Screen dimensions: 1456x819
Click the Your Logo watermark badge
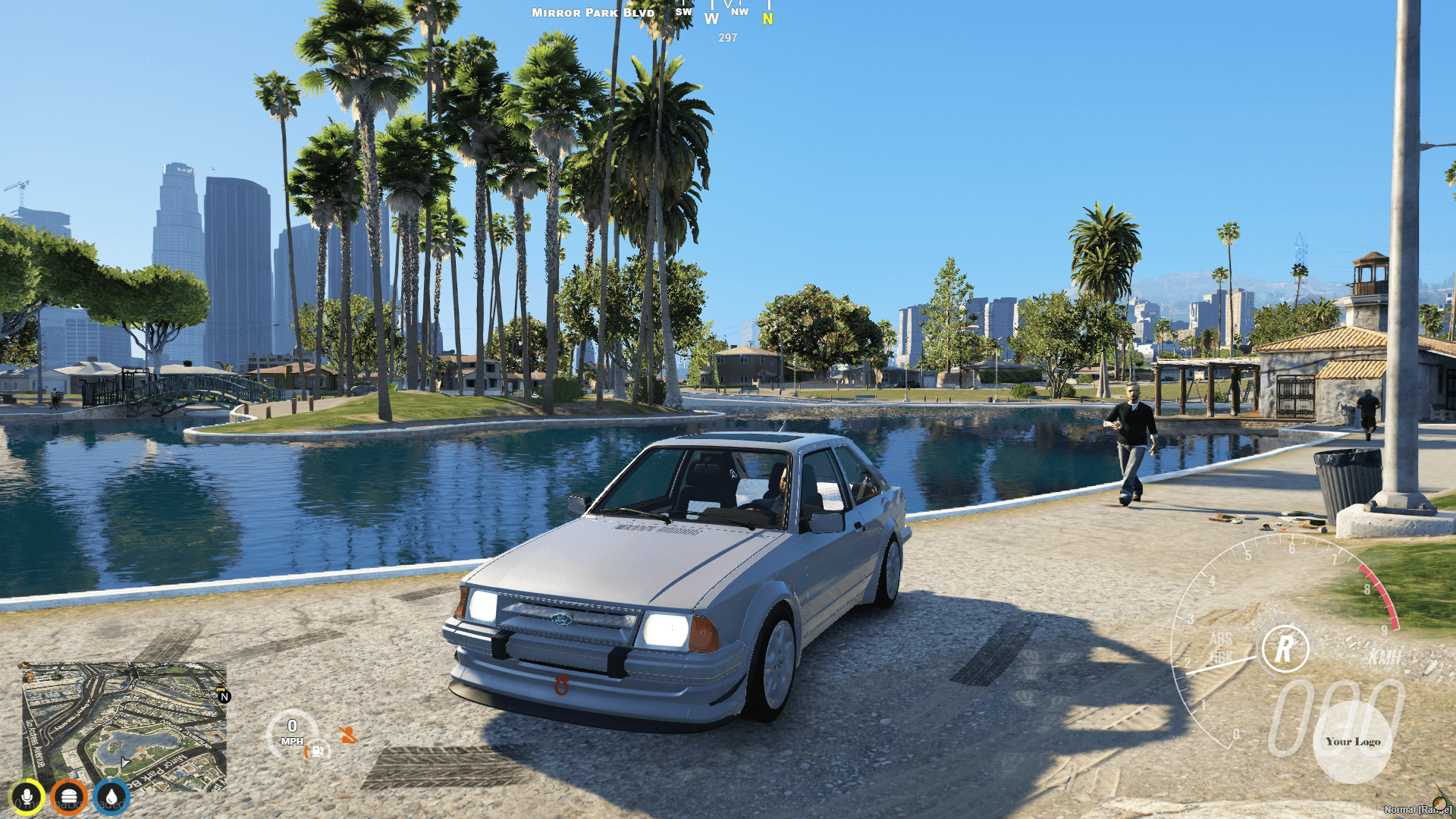[1354, 742]
